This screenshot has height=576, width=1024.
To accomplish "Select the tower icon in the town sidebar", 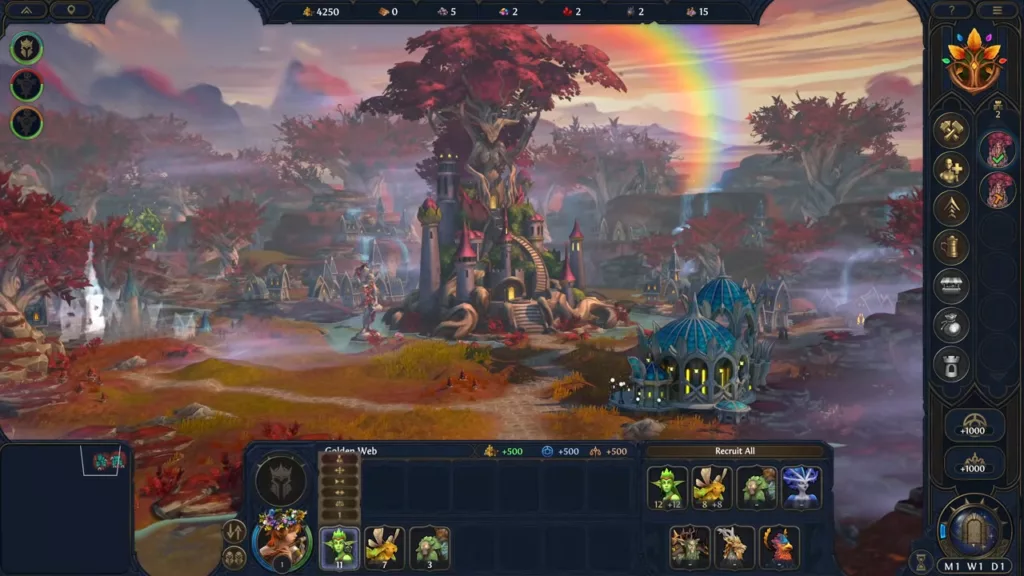I will tap(951, 364).
